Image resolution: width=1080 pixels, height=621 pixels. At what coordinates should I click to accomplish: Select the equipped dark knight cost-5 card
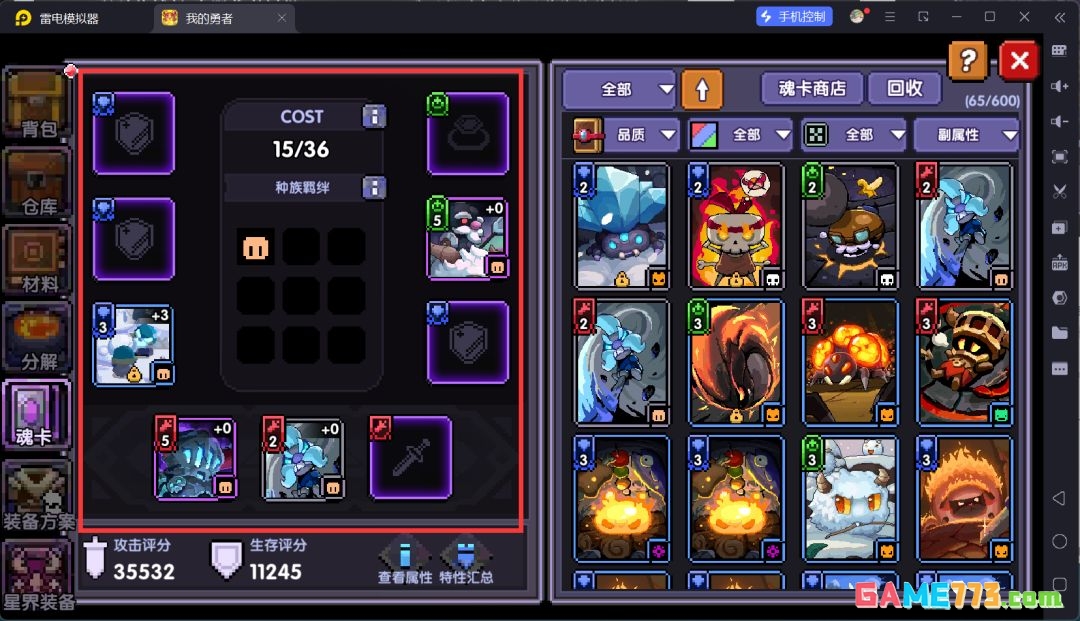pos(195,459)
